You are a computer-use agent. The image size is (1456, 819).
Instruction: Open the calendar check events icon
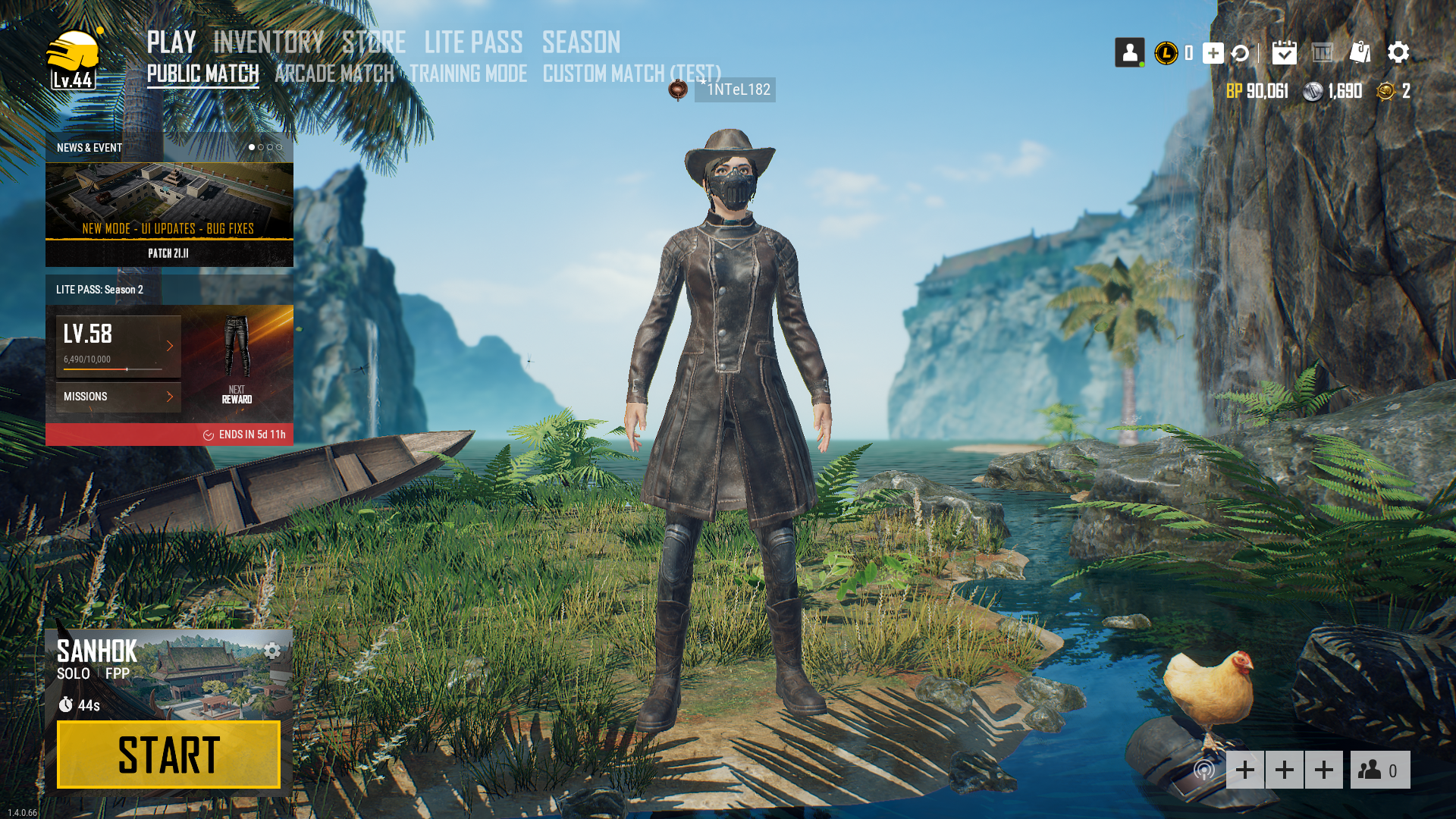1284,52
